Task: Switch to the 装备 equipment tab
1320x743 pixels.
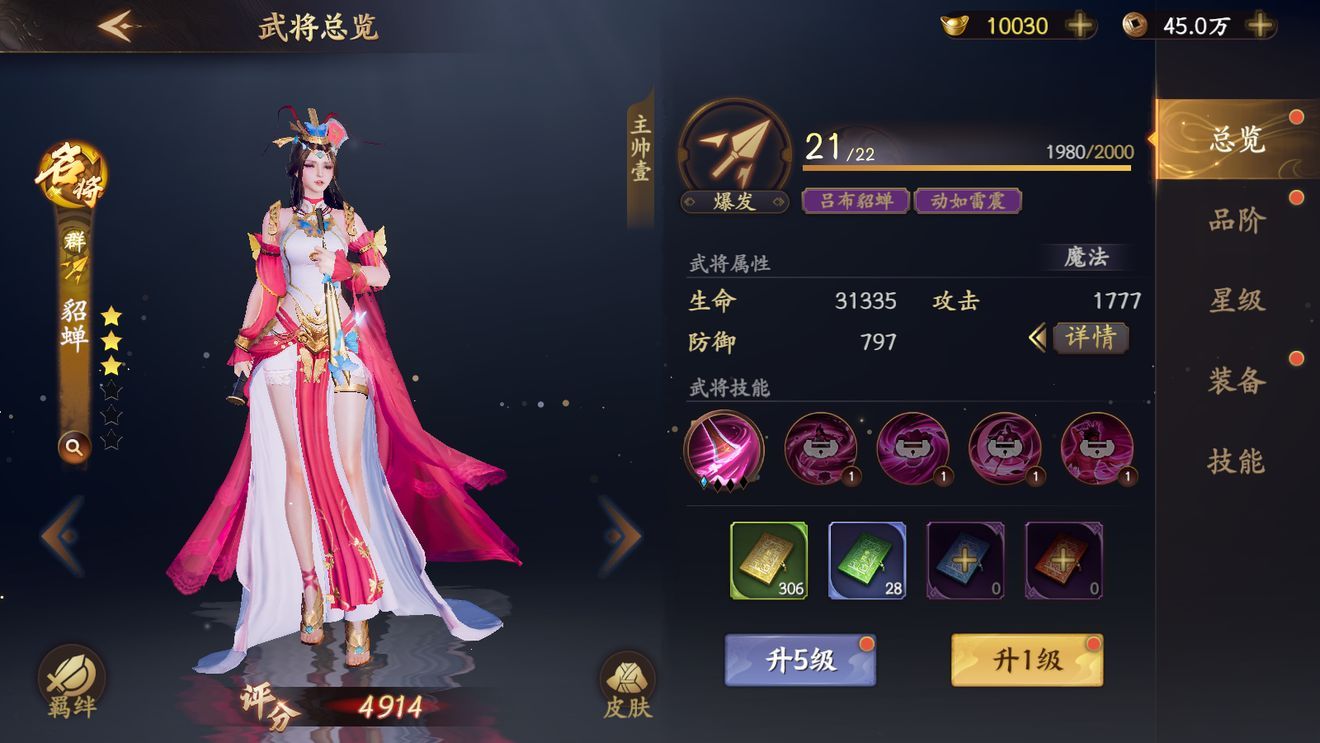Action: tap(1237, 380)
